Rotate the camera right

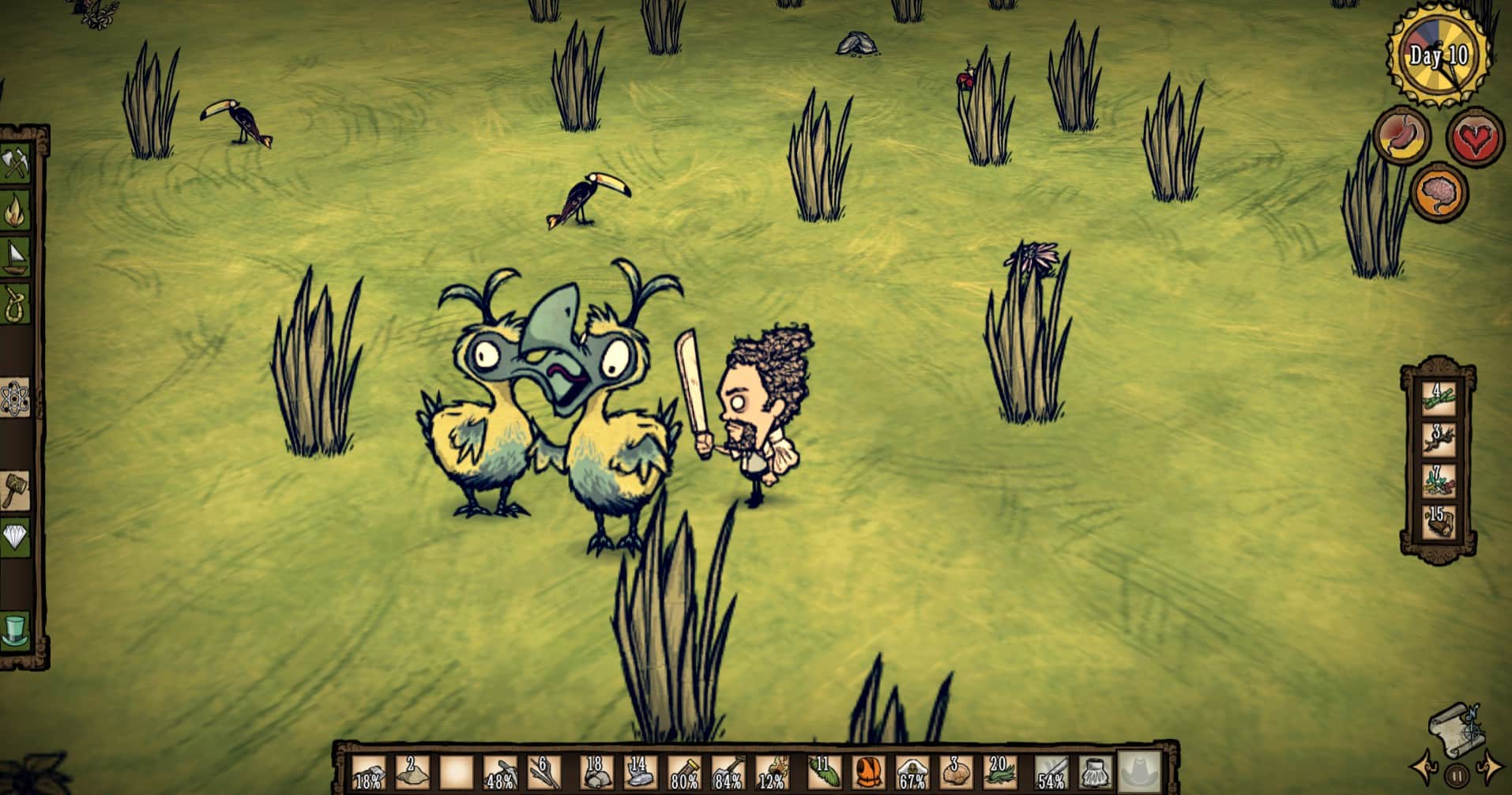tap(1490, 766)
